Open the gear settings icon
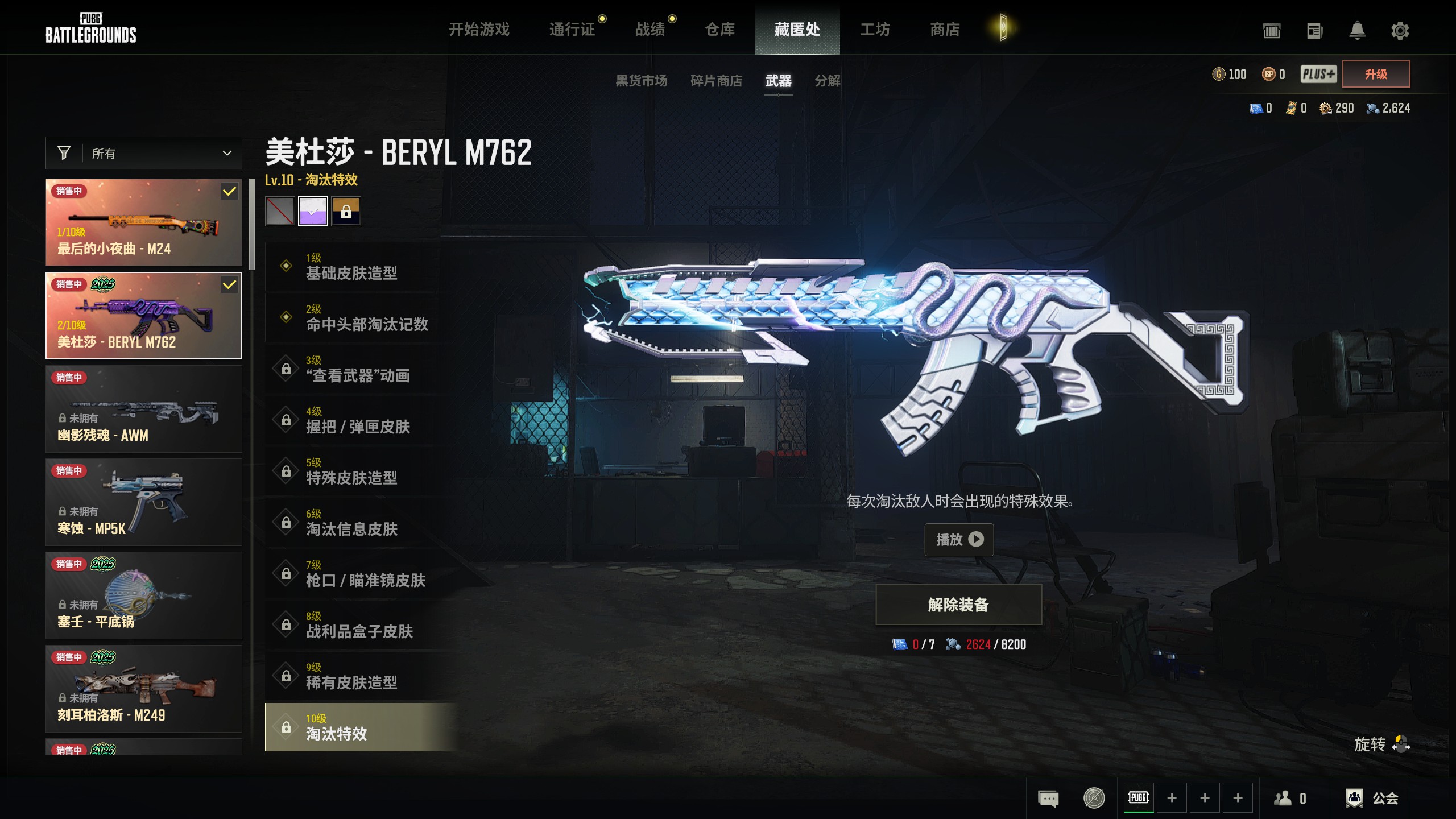 point(1400,30)
